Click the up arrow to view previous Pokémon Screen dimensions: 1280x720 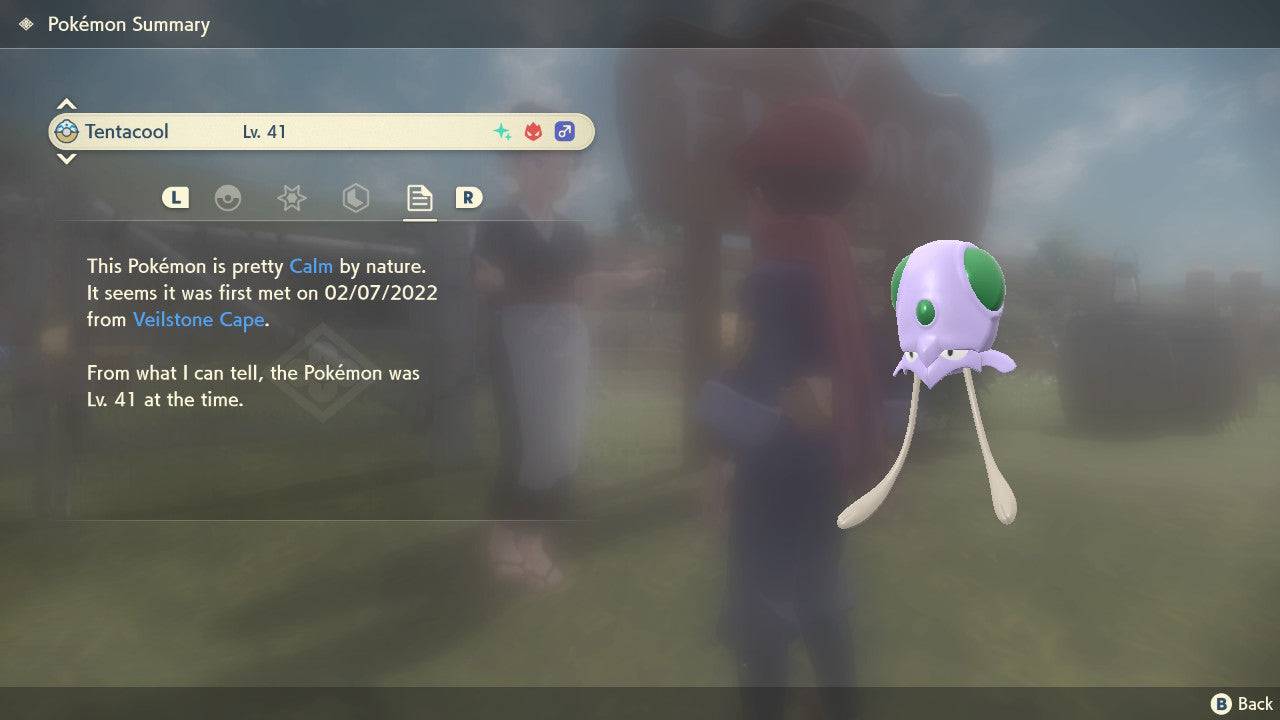[x=66, y=103]
